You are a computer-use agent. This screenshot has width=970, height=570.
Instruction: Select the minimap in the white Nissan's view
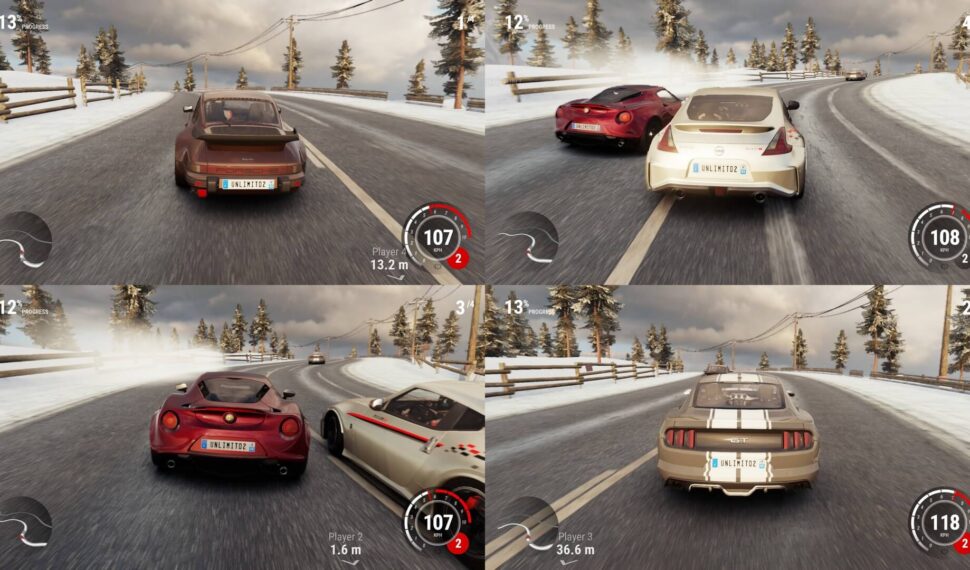click(x=528, y=240)
